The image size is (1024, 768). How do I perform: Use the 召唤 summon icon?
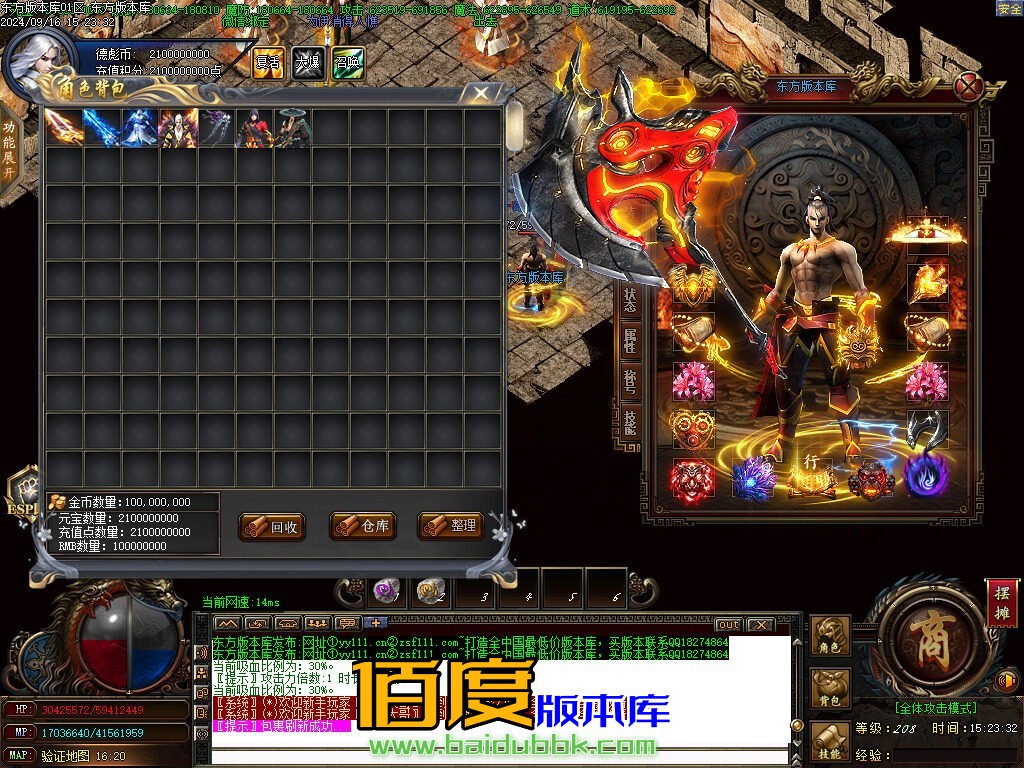tap(348, 62)
